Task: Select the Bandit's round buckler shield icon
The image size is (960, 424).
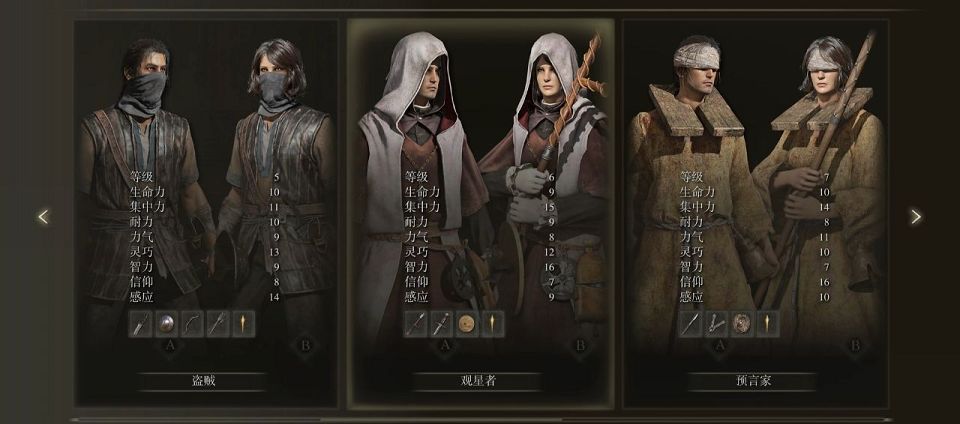Action: (166, 323)
